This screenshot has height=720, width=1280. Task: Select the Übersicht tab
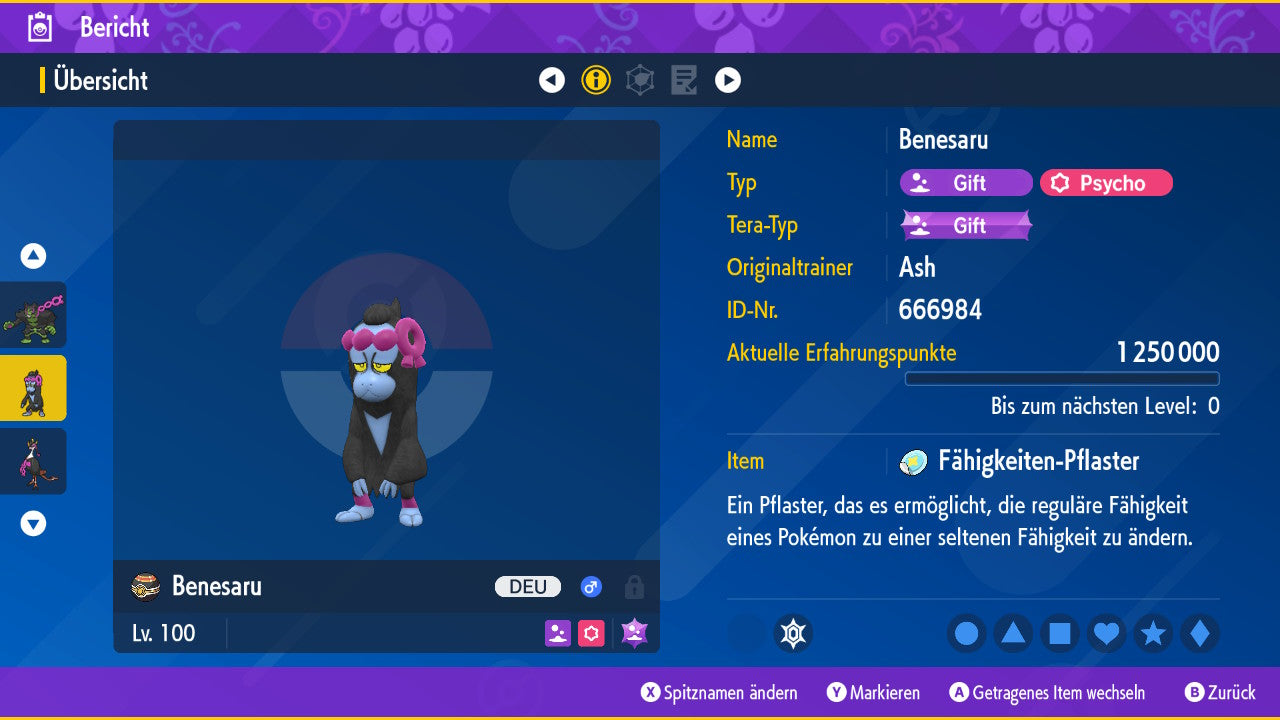pos(100,81)
